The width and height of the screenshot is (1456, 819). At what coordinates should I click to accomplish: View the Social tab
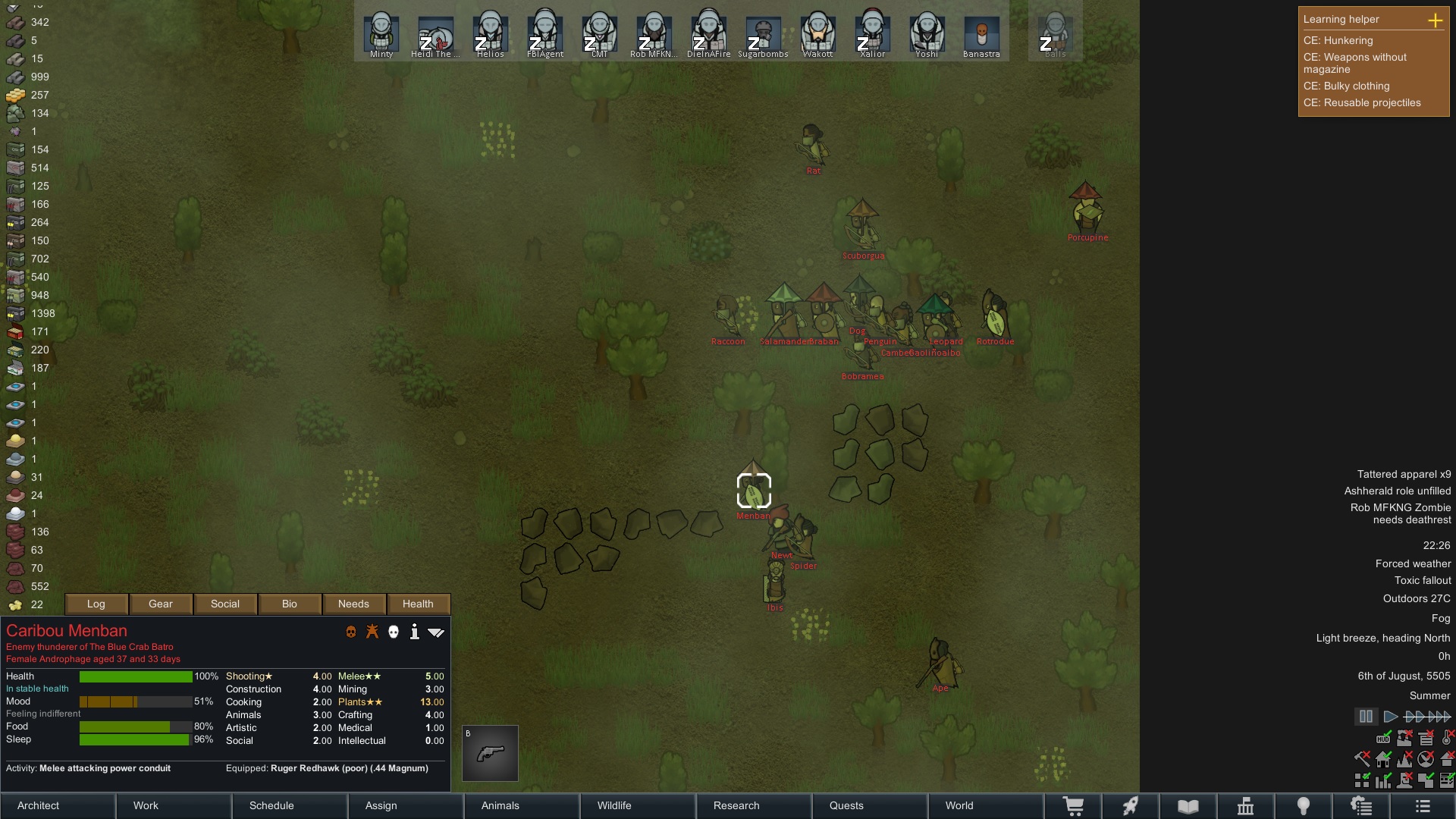225,604
